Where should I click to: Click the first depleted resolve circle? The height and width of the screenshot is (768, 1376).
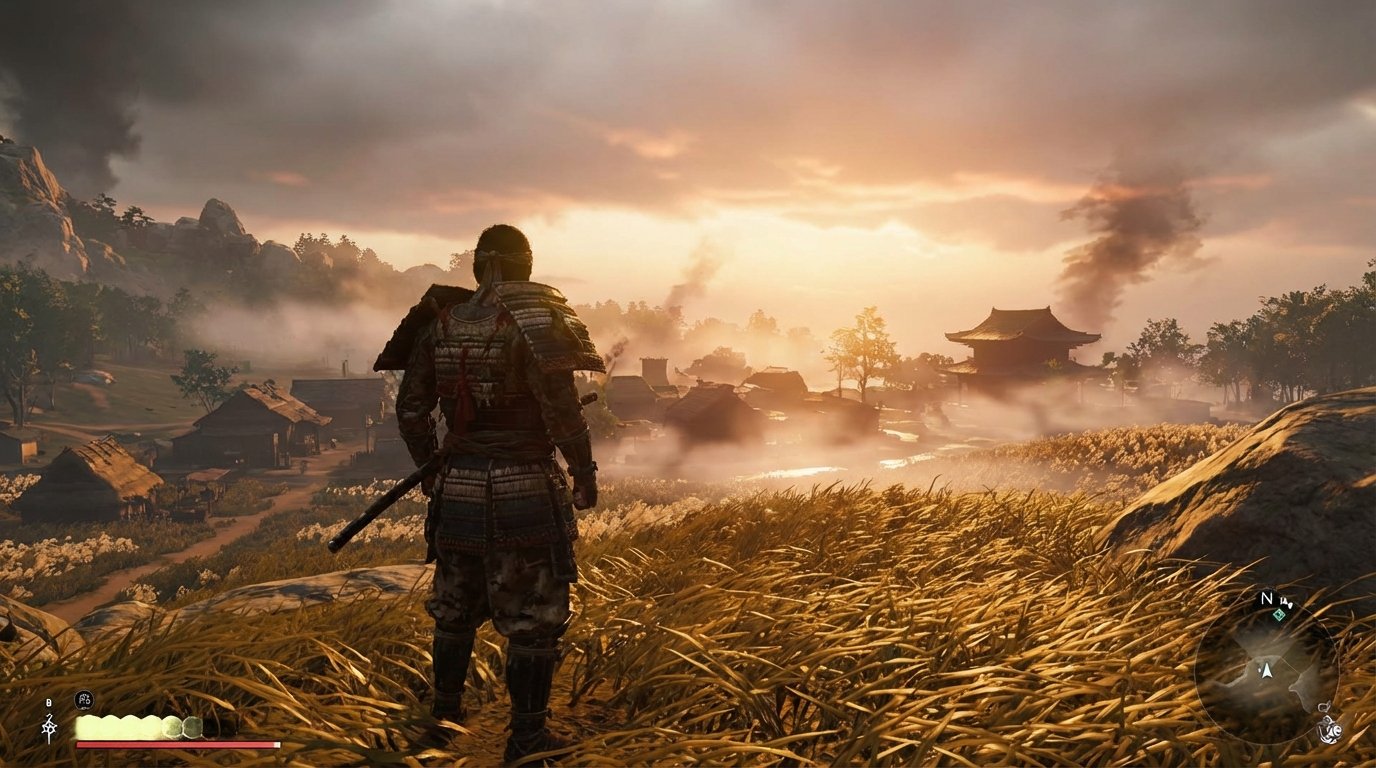click(171, 727)
